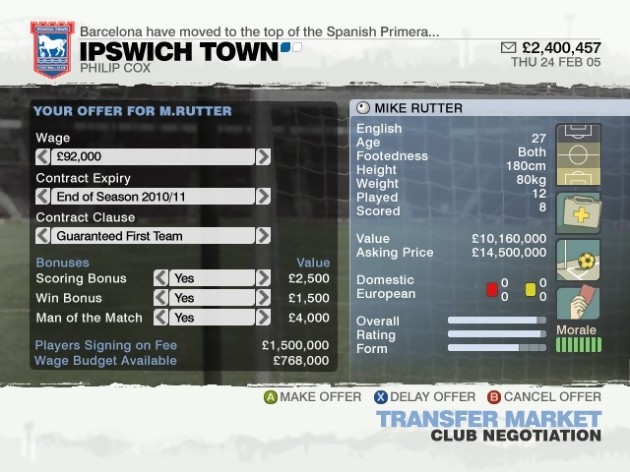Open the medical kit injury icon
This screenshot has height=472, width=630.
click(577, 211)
